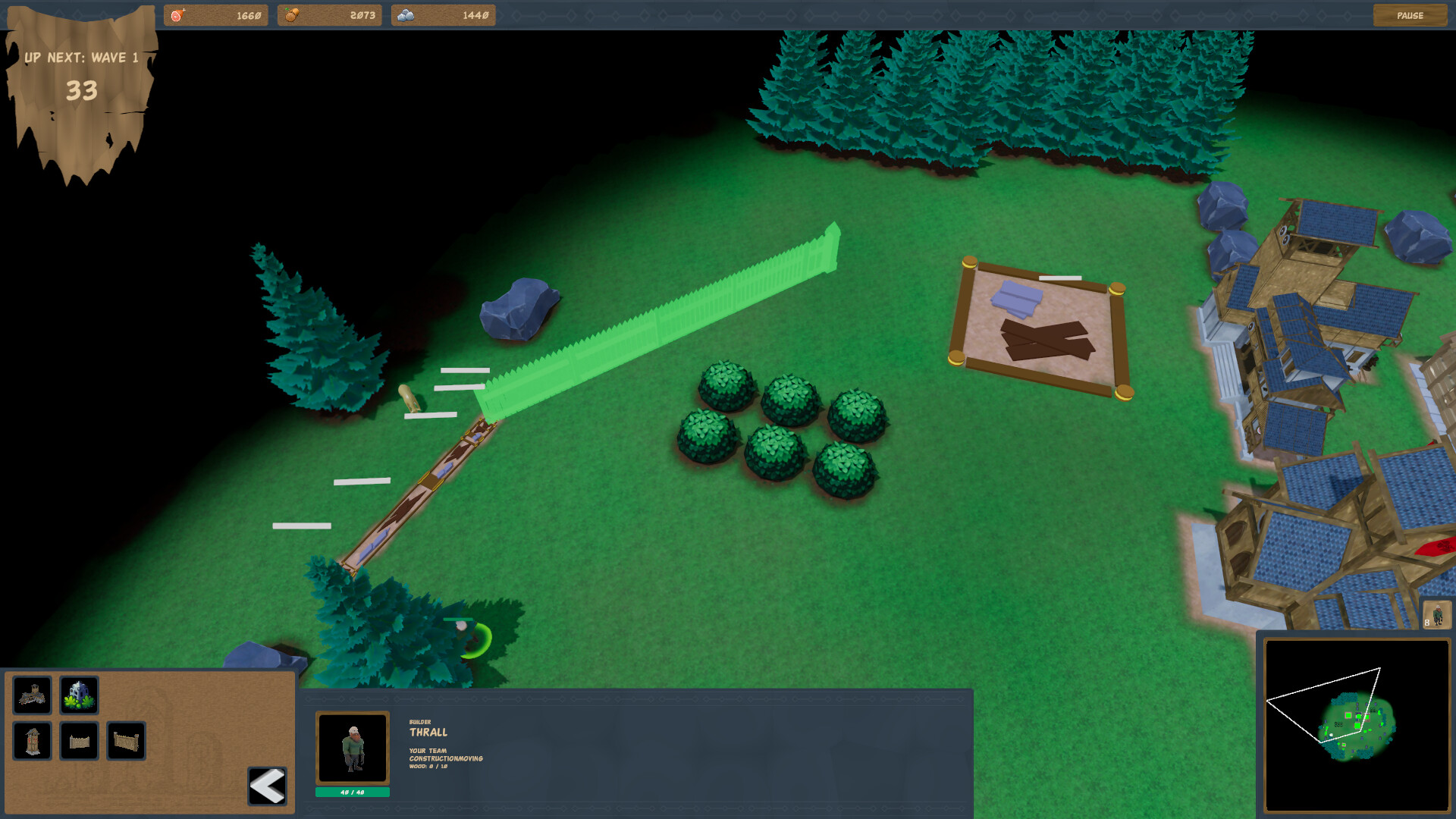Click the stone resource counter showing 1440
1456x819 pixels.
click(x=443, y=14)
